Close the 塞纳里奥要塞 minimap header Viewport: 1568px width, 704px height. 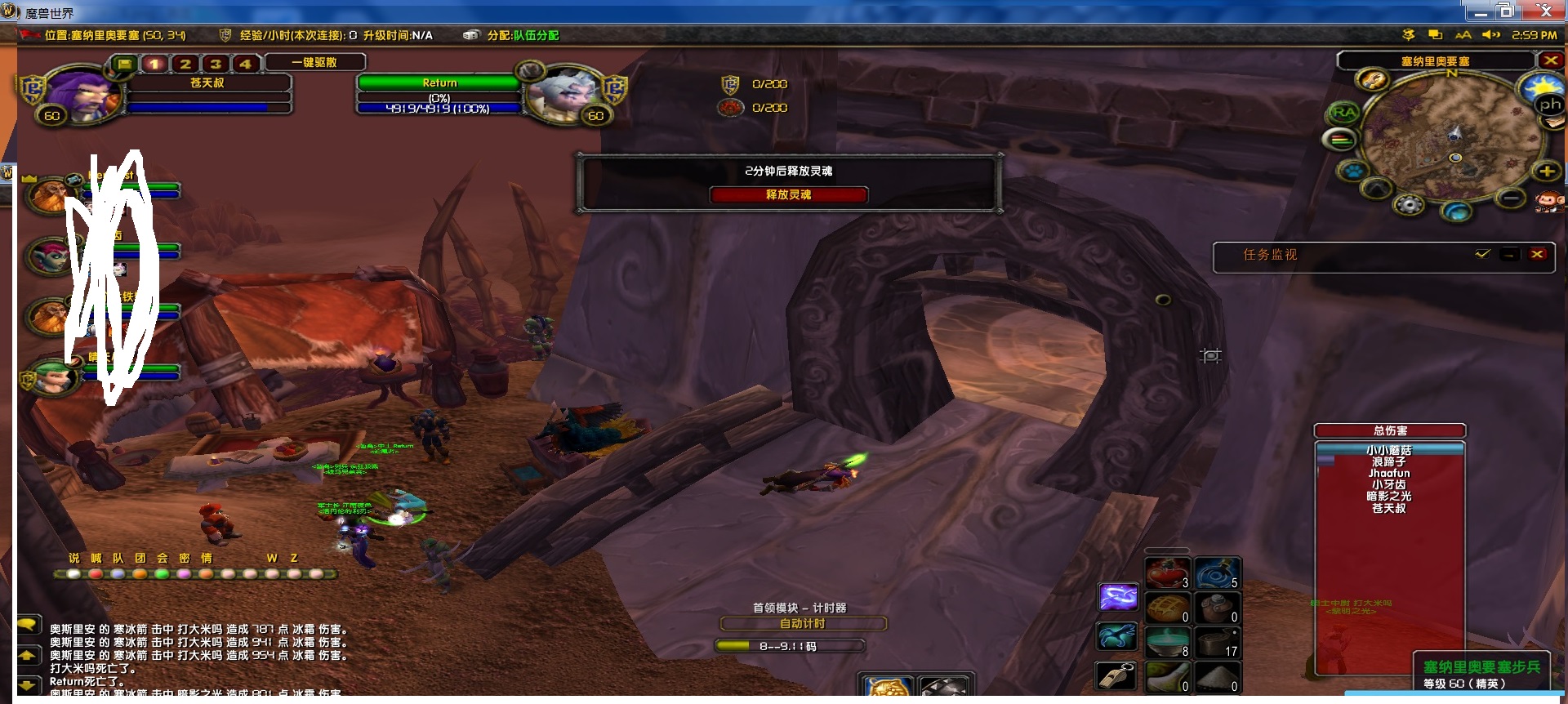click(1550, 60)
